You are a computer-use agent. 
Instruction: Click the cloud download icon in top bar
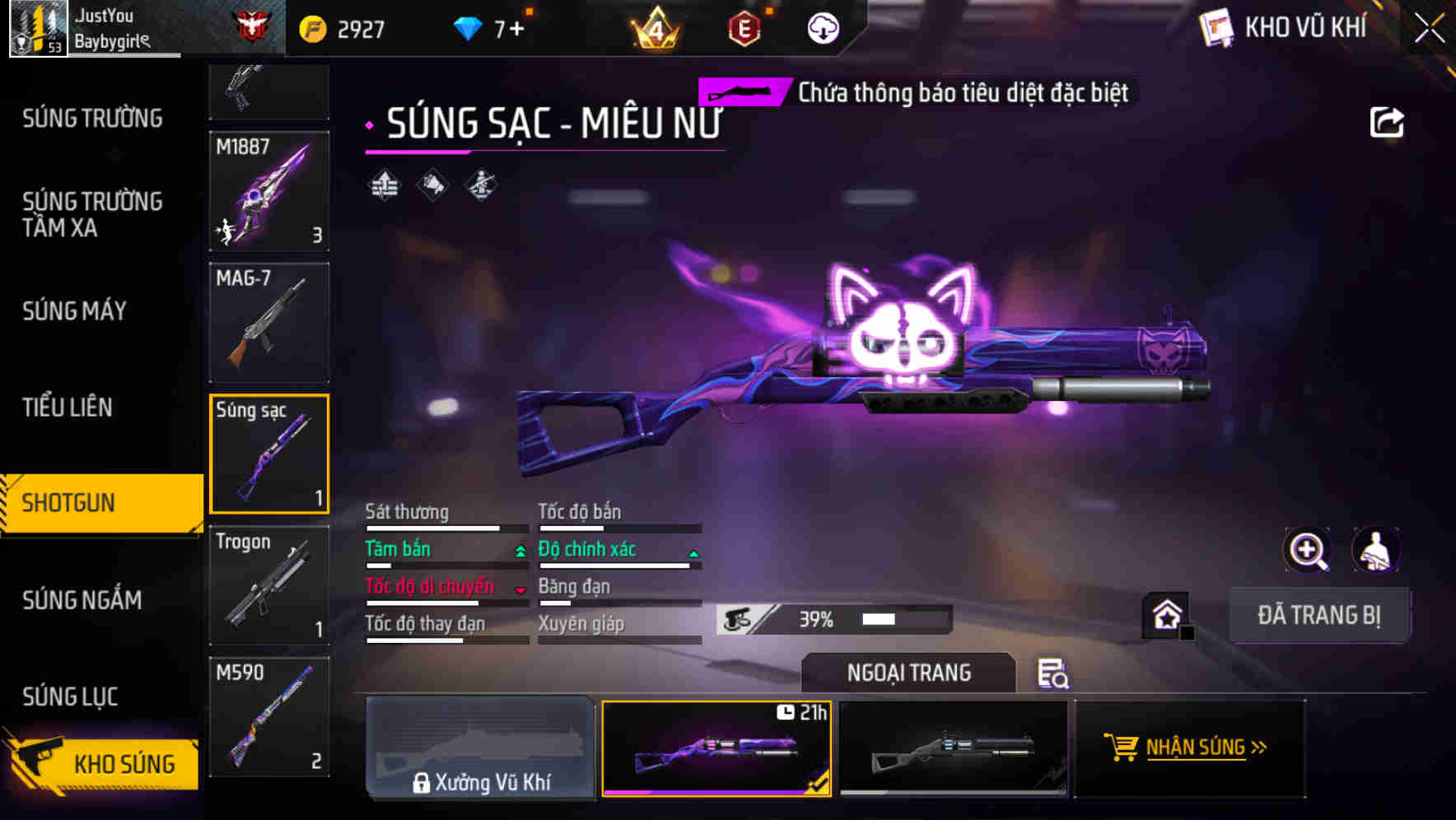click(823, 28)
